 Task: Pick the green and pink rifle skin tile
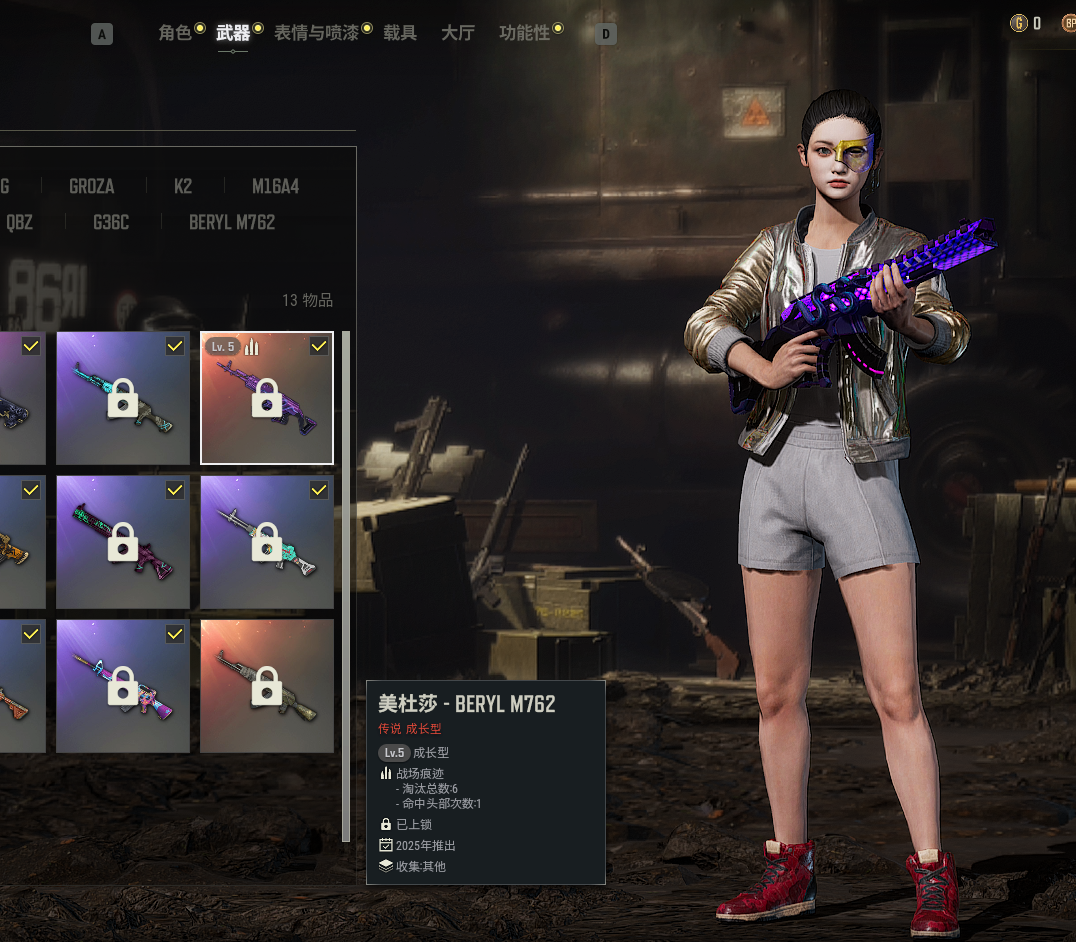(123, 542)
